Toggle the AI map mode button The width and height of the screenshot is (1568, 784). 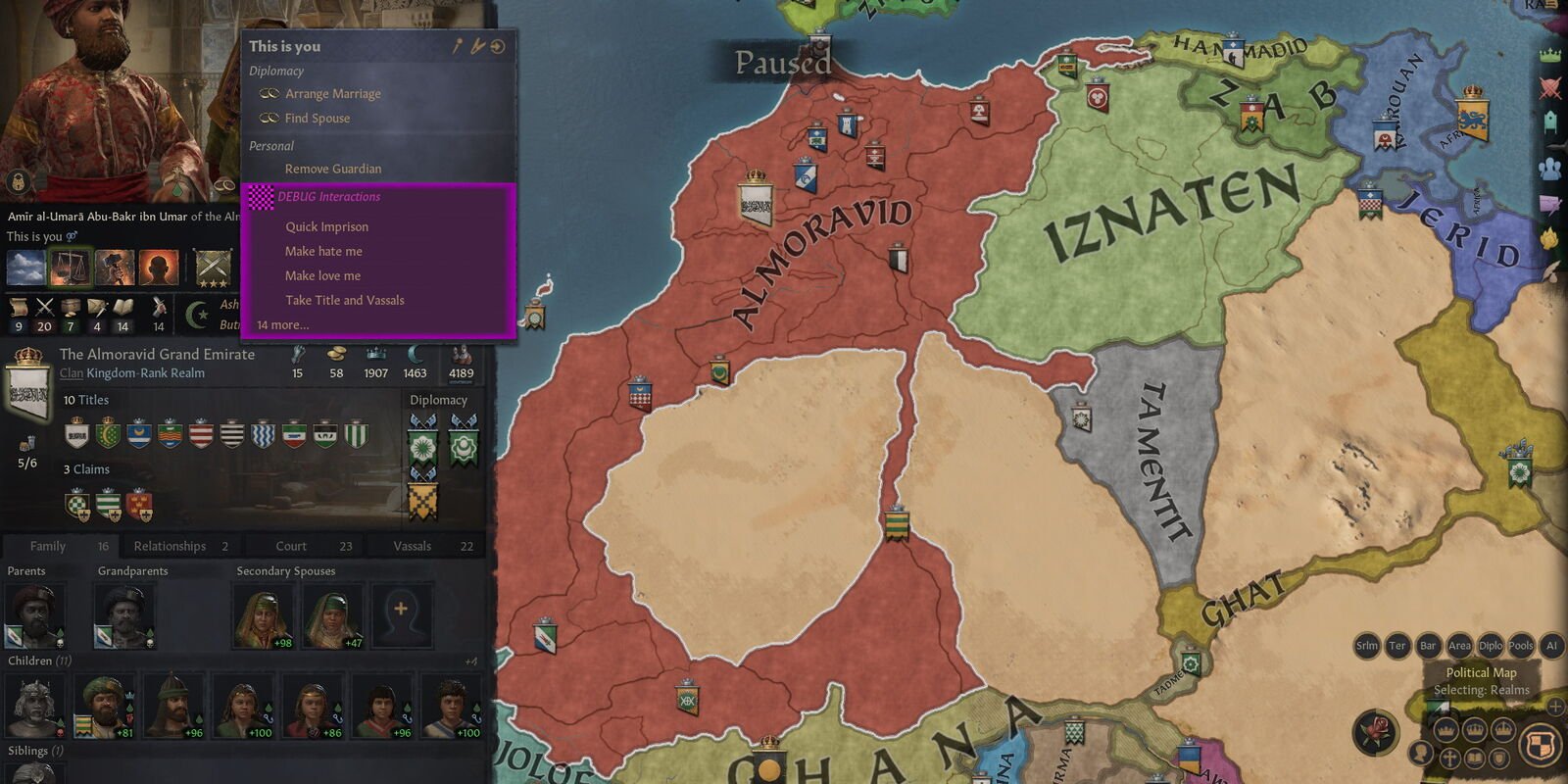(x=1551, y=646)
